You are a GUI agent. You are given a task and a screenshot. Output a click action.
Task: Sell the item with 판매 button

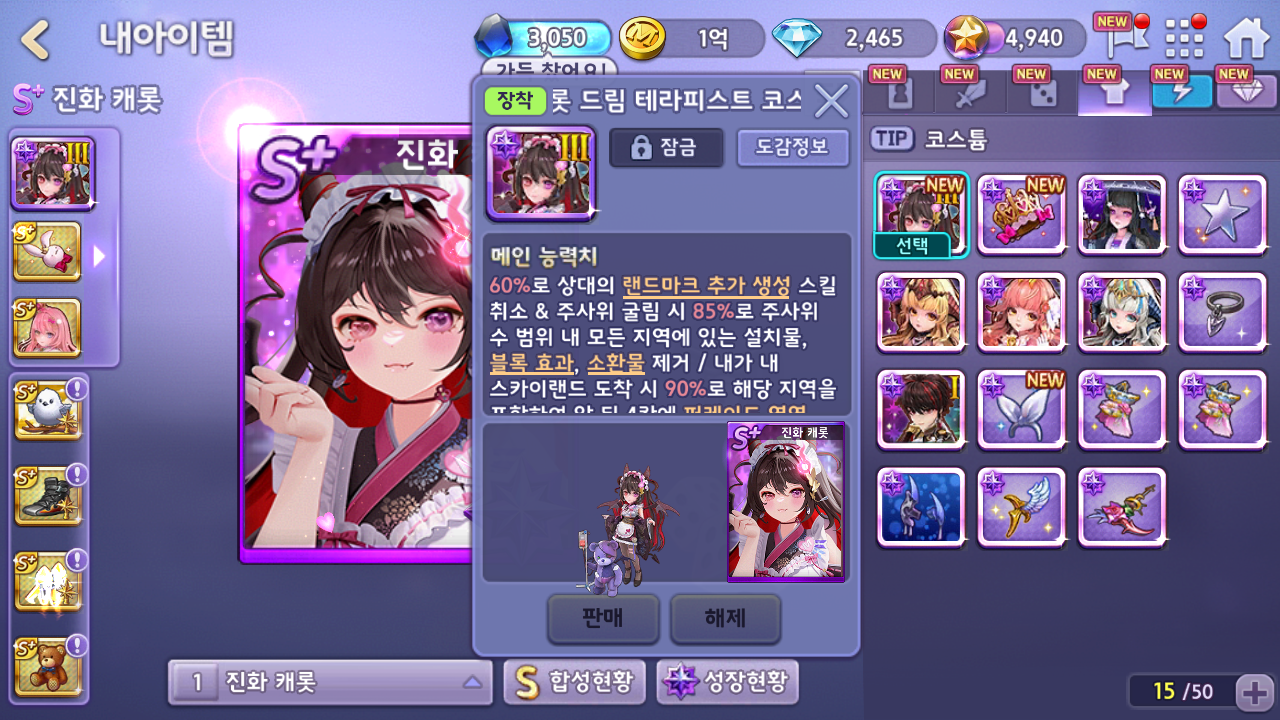(x=603, y=618)
